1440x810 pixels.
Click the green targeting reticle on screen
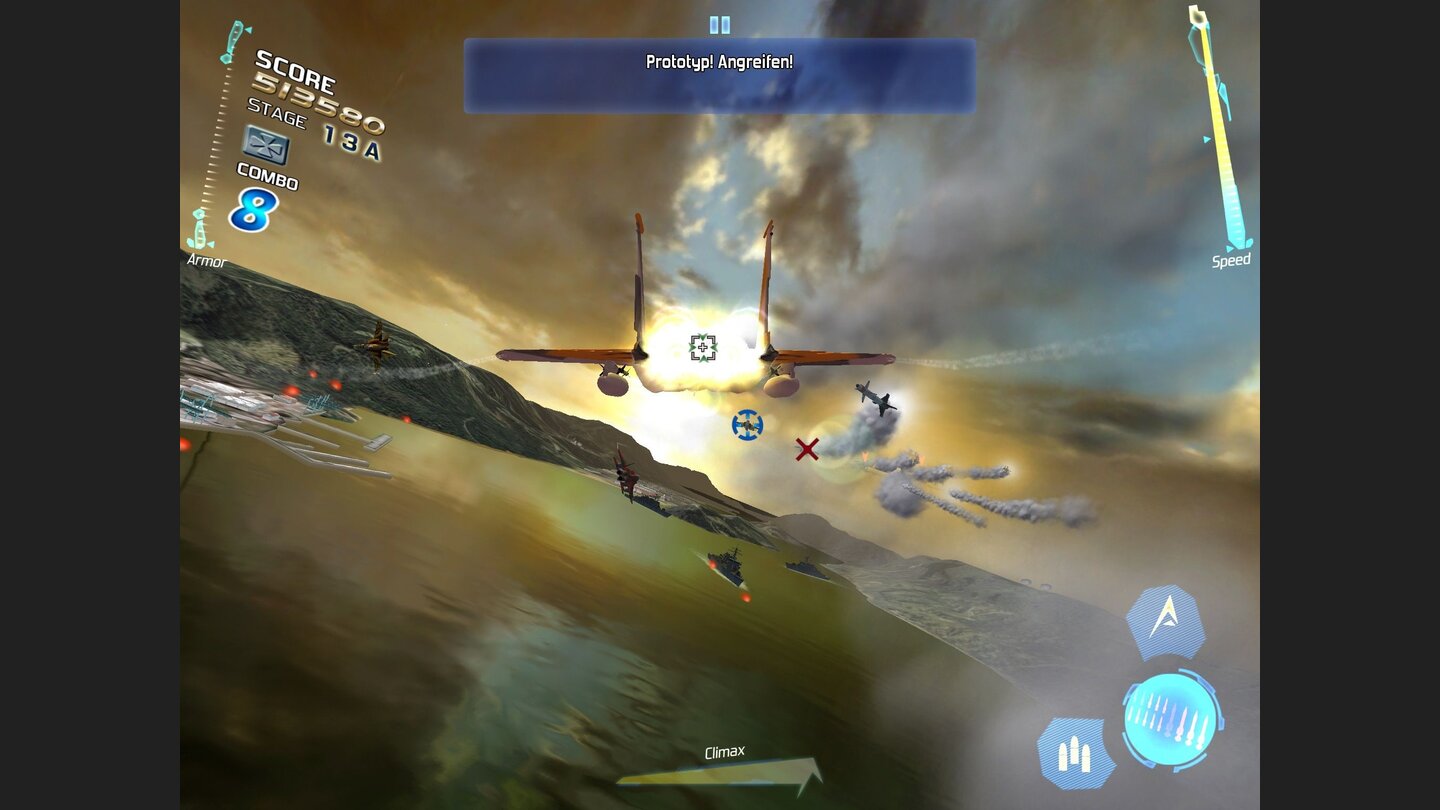703,346
